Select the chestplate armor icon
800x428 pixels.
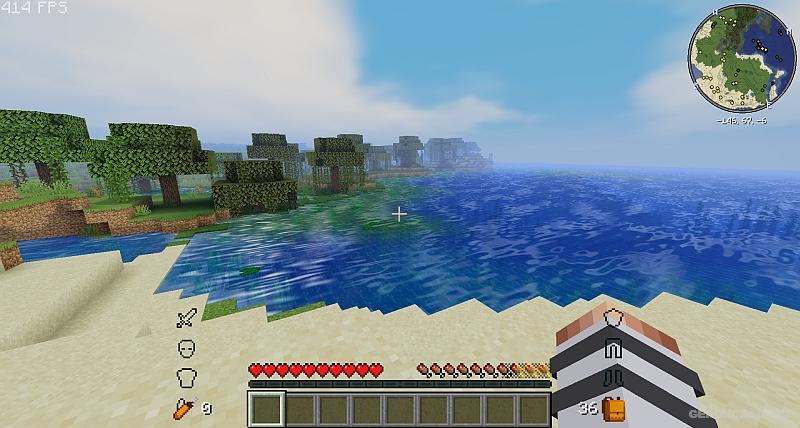tap(186, 378)
